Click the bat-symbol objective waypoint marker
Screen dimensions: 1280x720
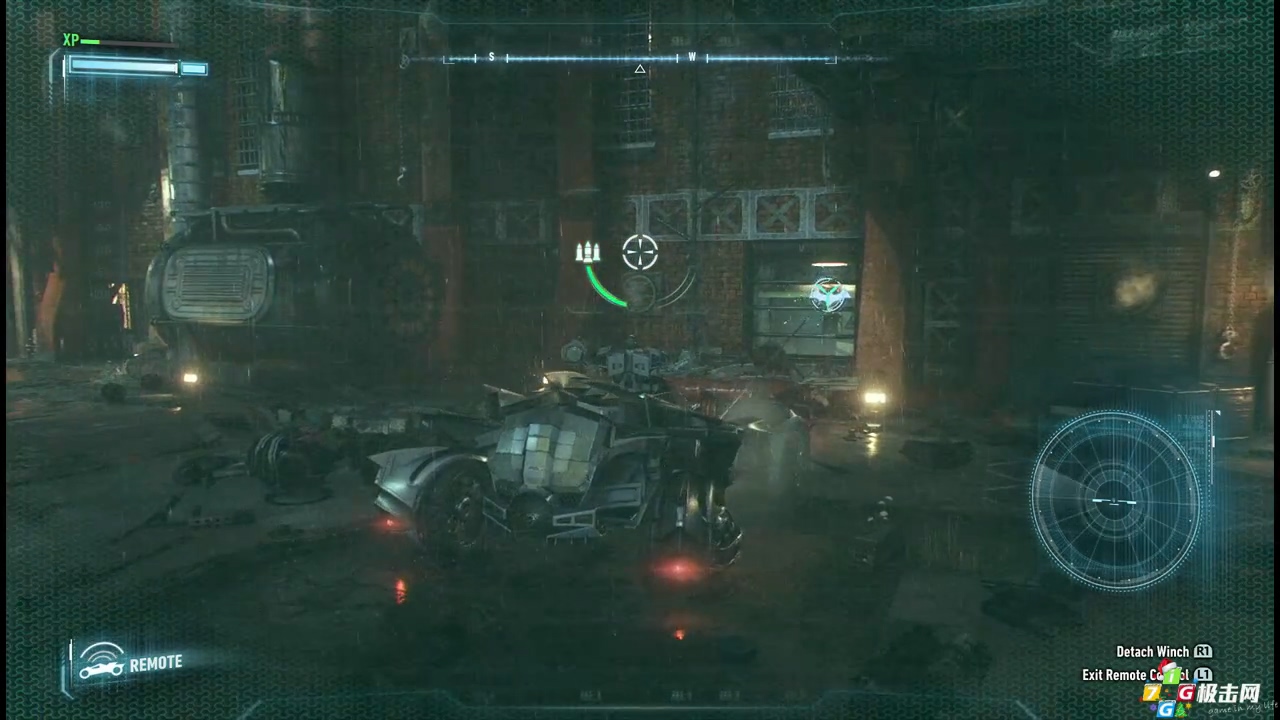(829, 294)
